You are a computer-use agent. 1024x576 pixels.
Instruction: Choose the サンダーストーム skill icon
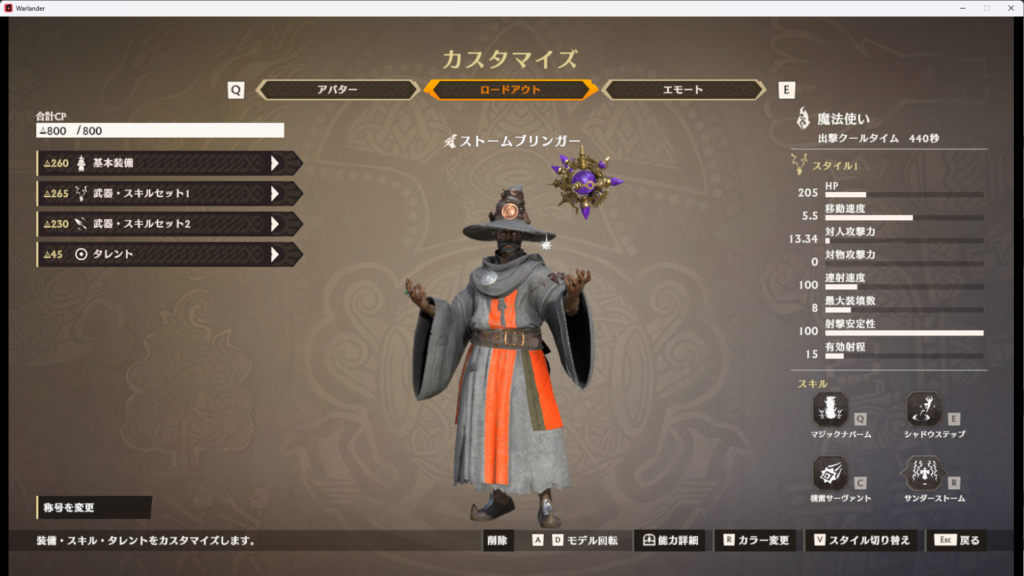pyautogui.click(x=924, y=472)
